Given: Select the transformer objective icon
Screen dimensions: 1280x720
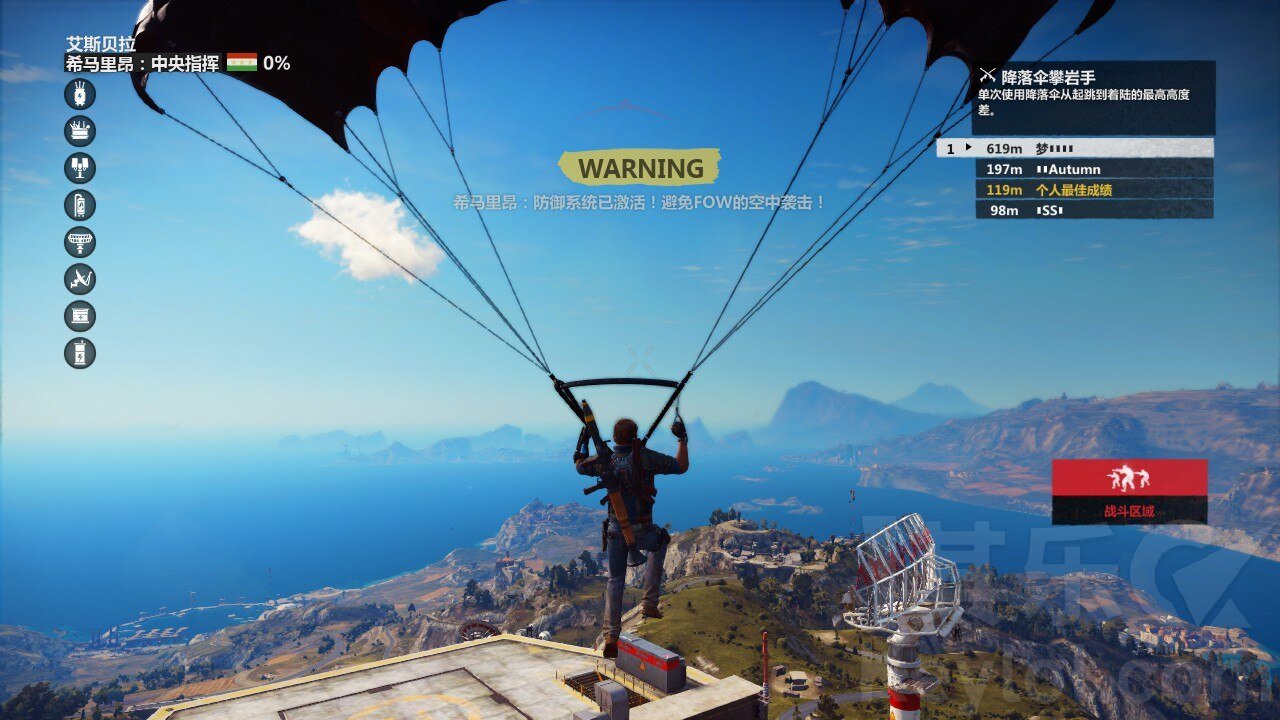Looking at the screenshot, I should pyautogui.click(x=80, y=94).
